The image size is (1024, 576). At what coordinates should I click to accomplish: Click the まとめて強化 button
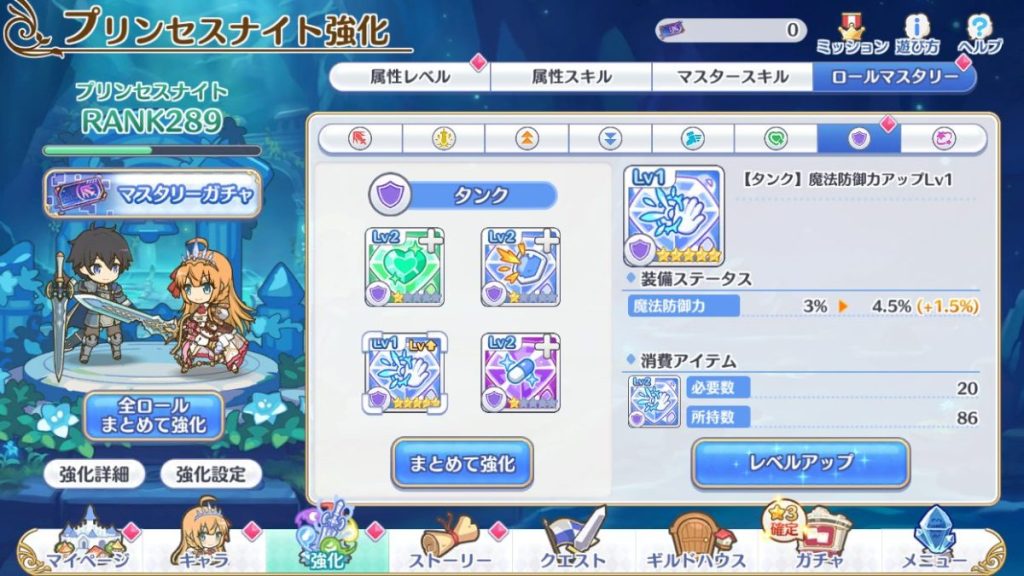pos(461,463)
